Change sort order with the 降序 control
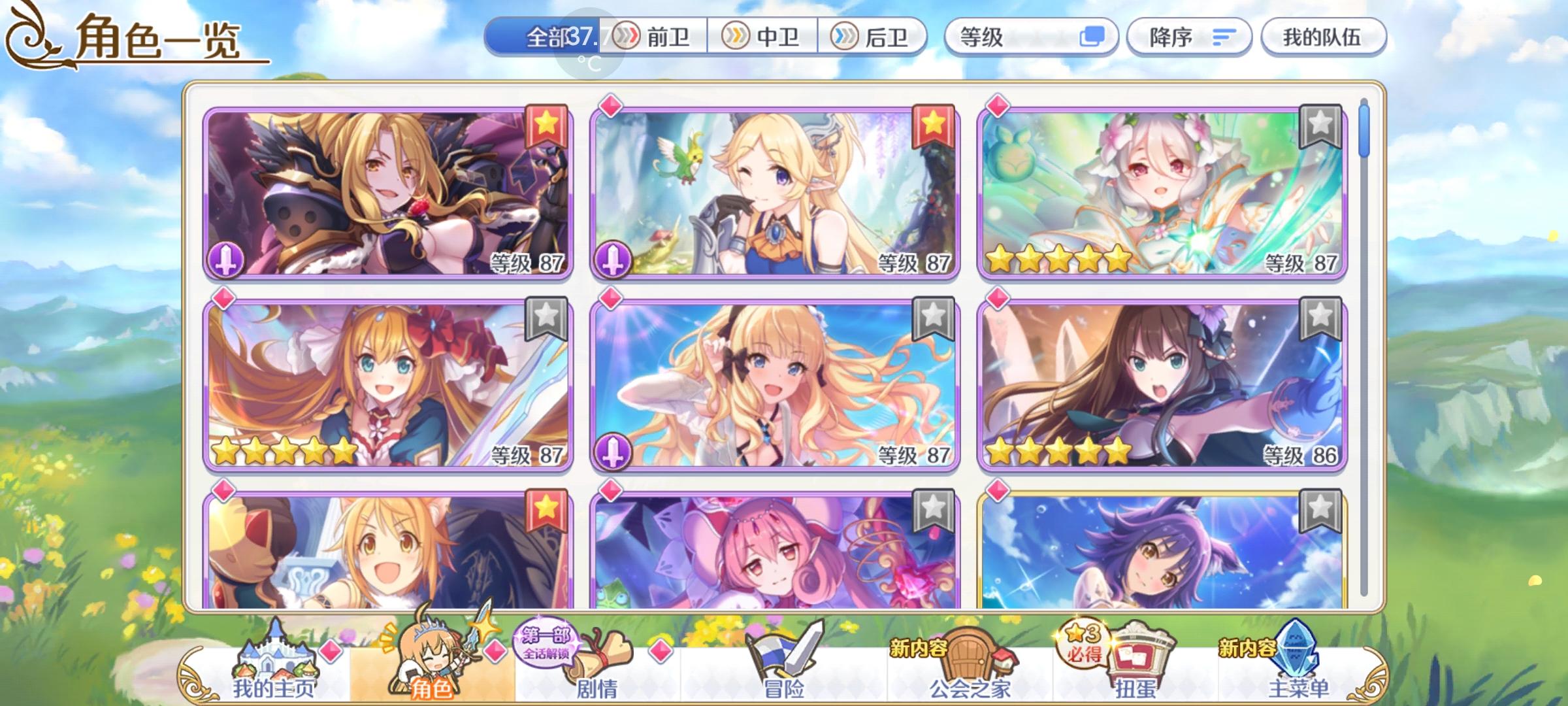 tap(1188, 37)
